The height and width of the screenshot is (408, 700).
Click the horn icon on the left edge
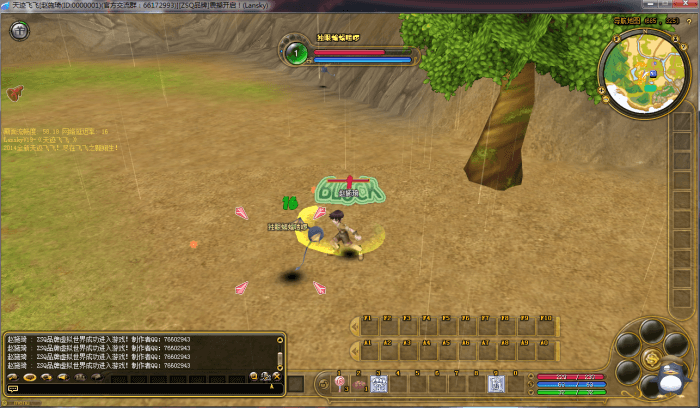click(x=14, y=93)
